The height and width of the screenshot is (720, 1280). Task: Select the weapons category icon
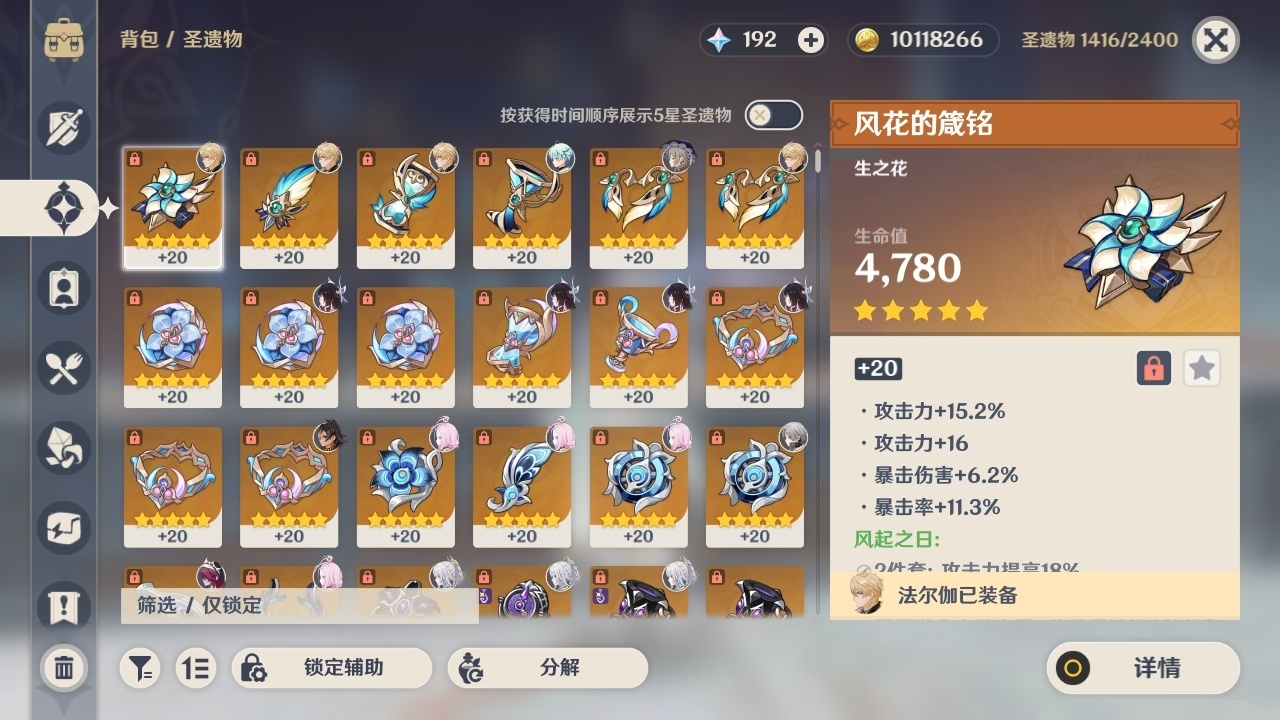pyautogui.click(x=63, y=128)
